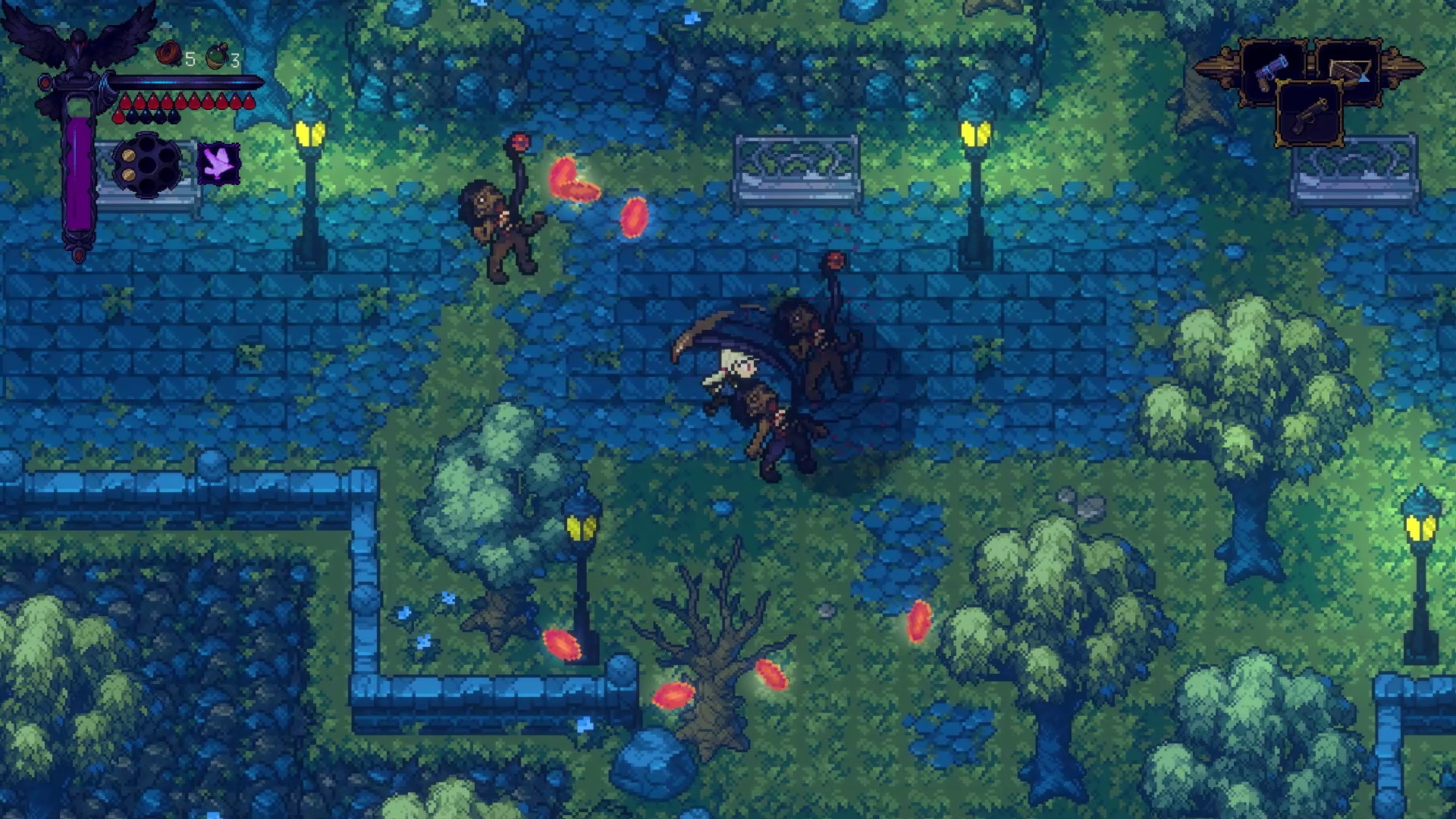Toggle the lit street lamp near the top bench
The height and width of the screenshot is (819, 1456).
coord(973,133)
